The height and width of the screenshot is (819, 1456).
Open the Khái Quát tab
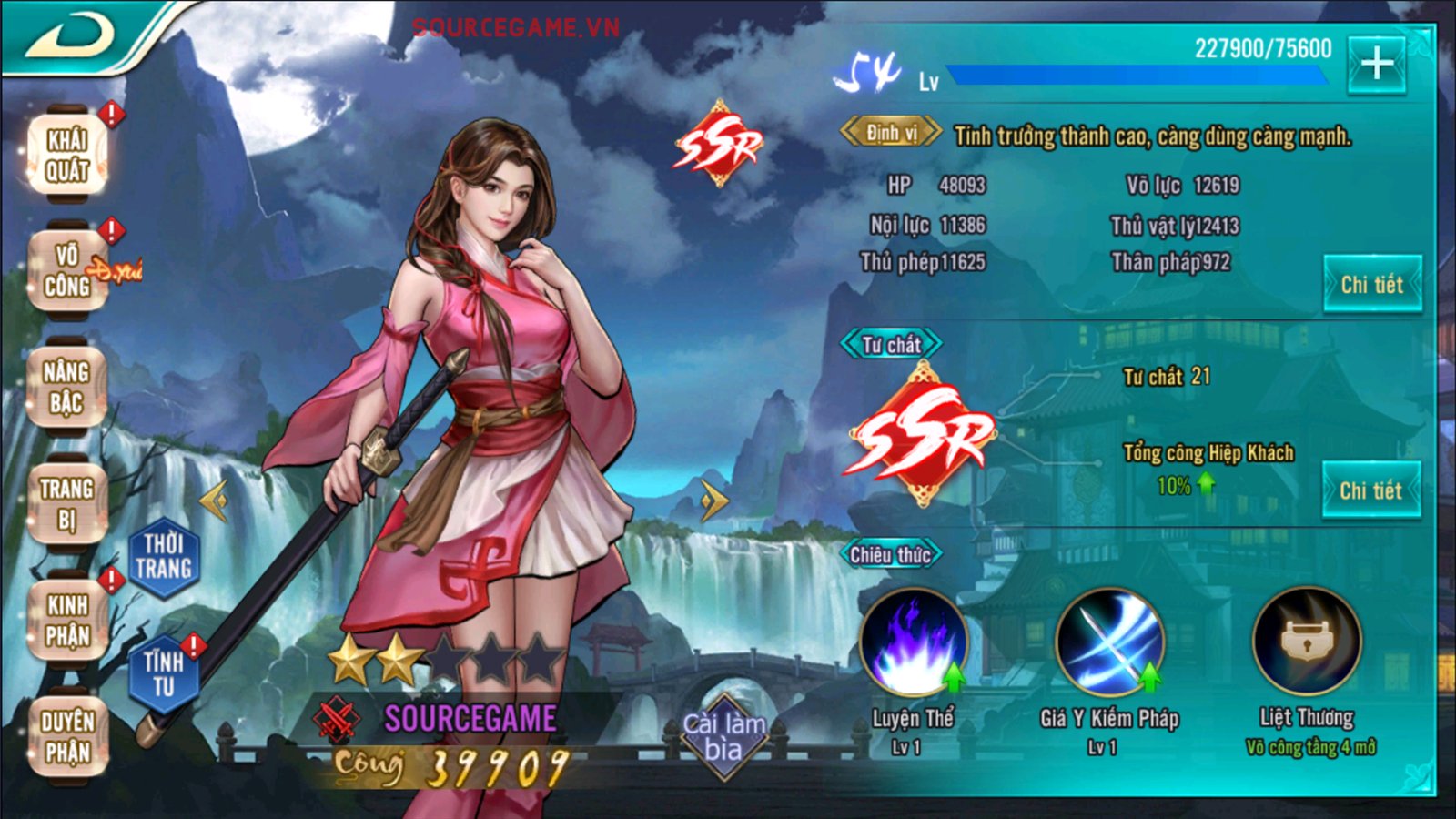pos(67,155)
